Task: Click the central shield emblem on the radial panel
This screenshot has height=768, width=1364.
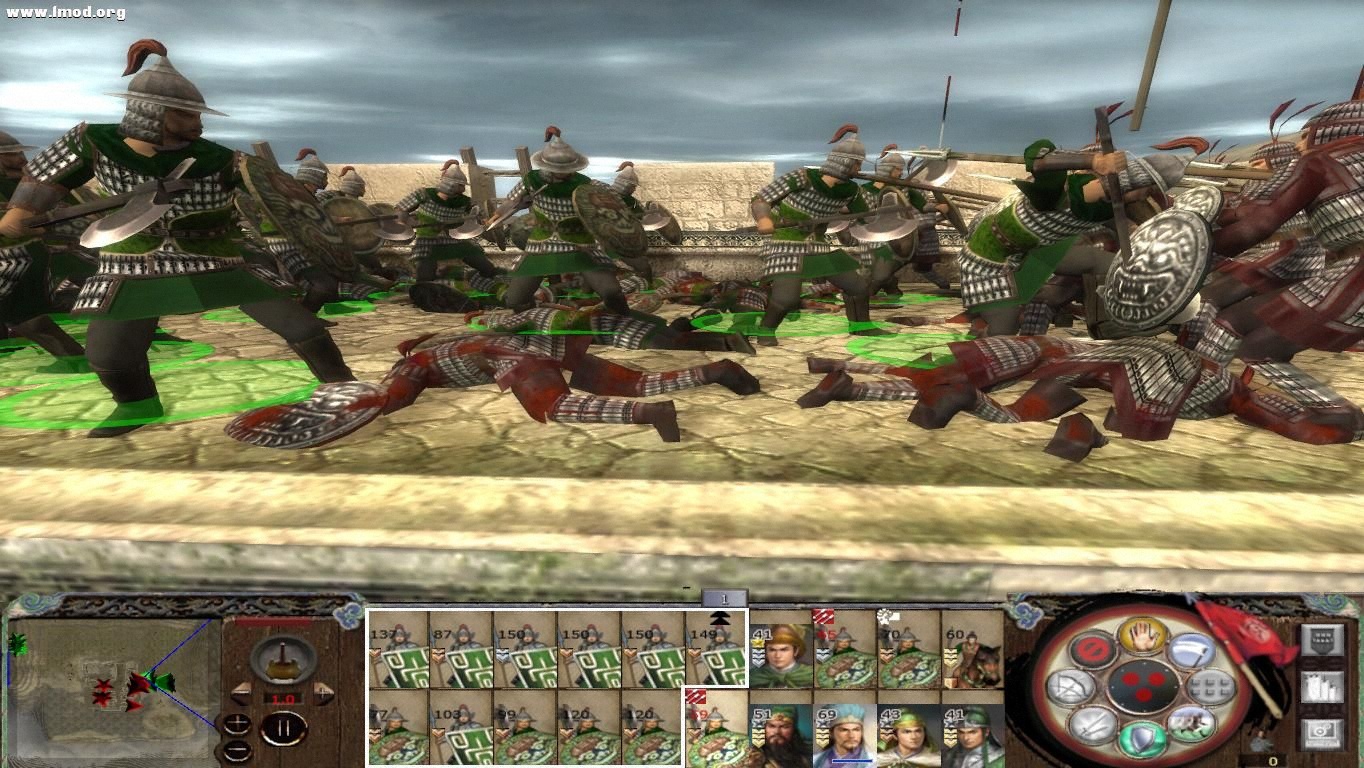Action: [x=1144, y=687]
